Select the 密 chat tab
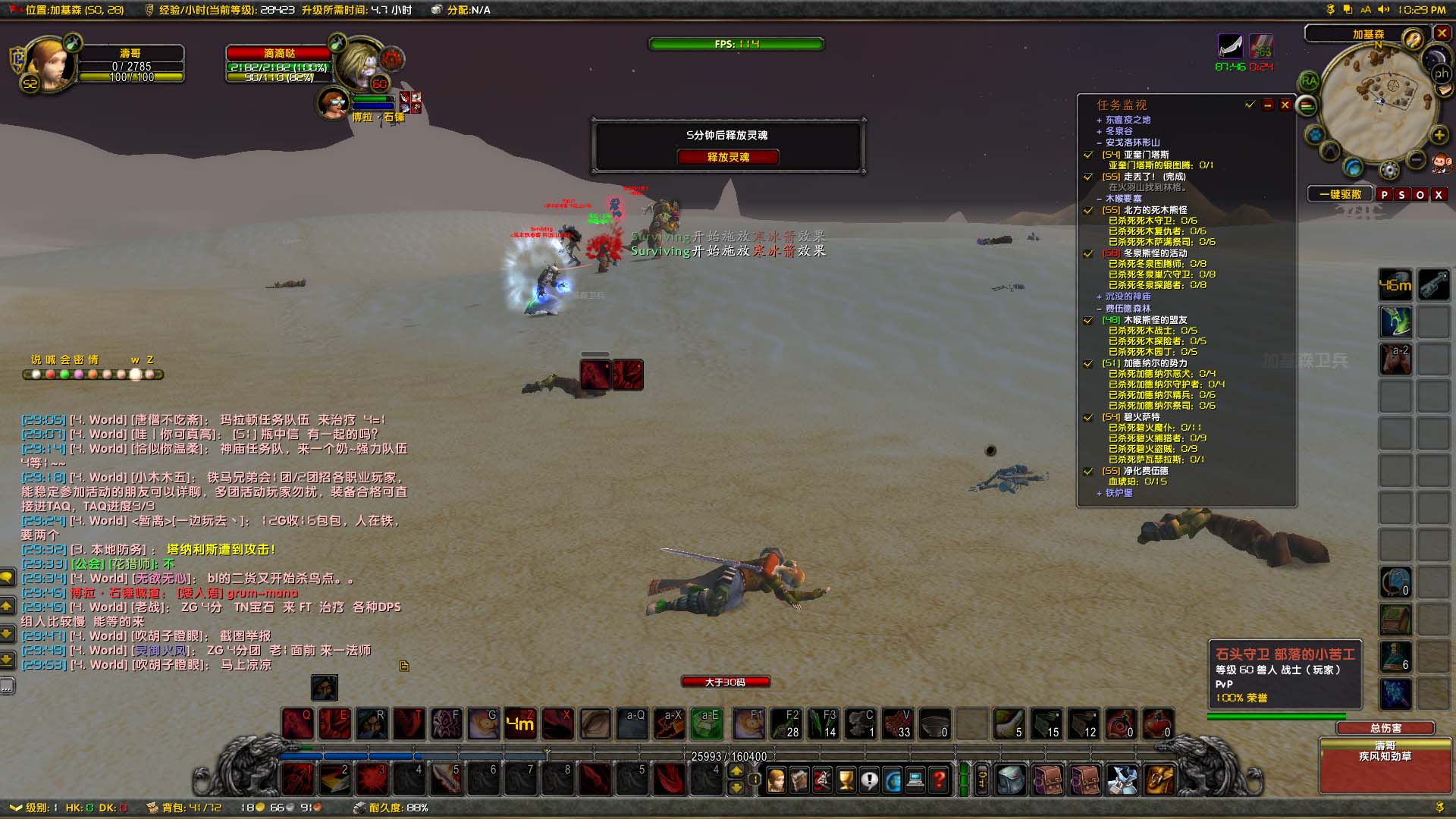1456x819 pixels. (x=78, y=359)
